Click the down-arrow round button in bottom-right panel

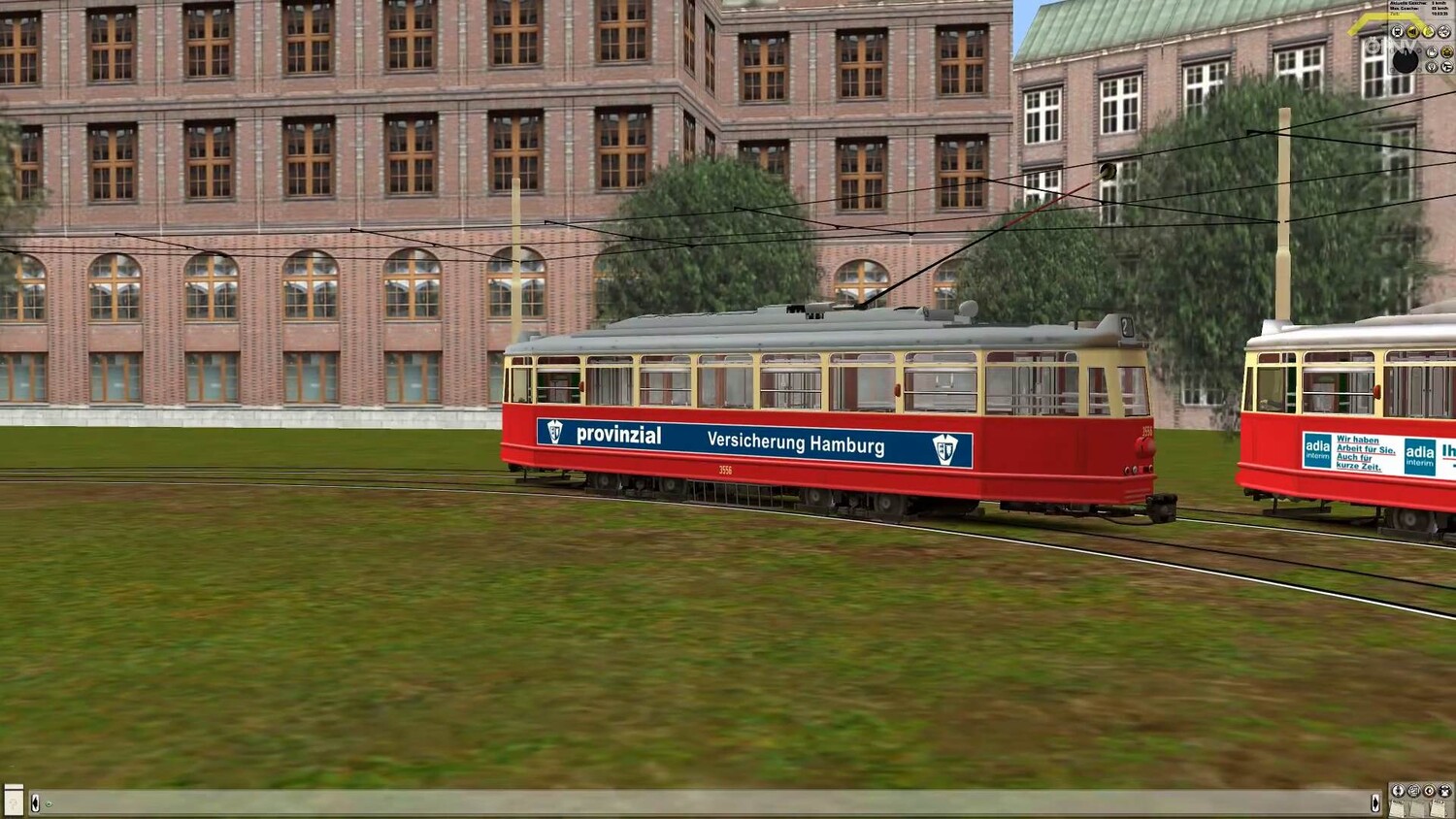1398,791
